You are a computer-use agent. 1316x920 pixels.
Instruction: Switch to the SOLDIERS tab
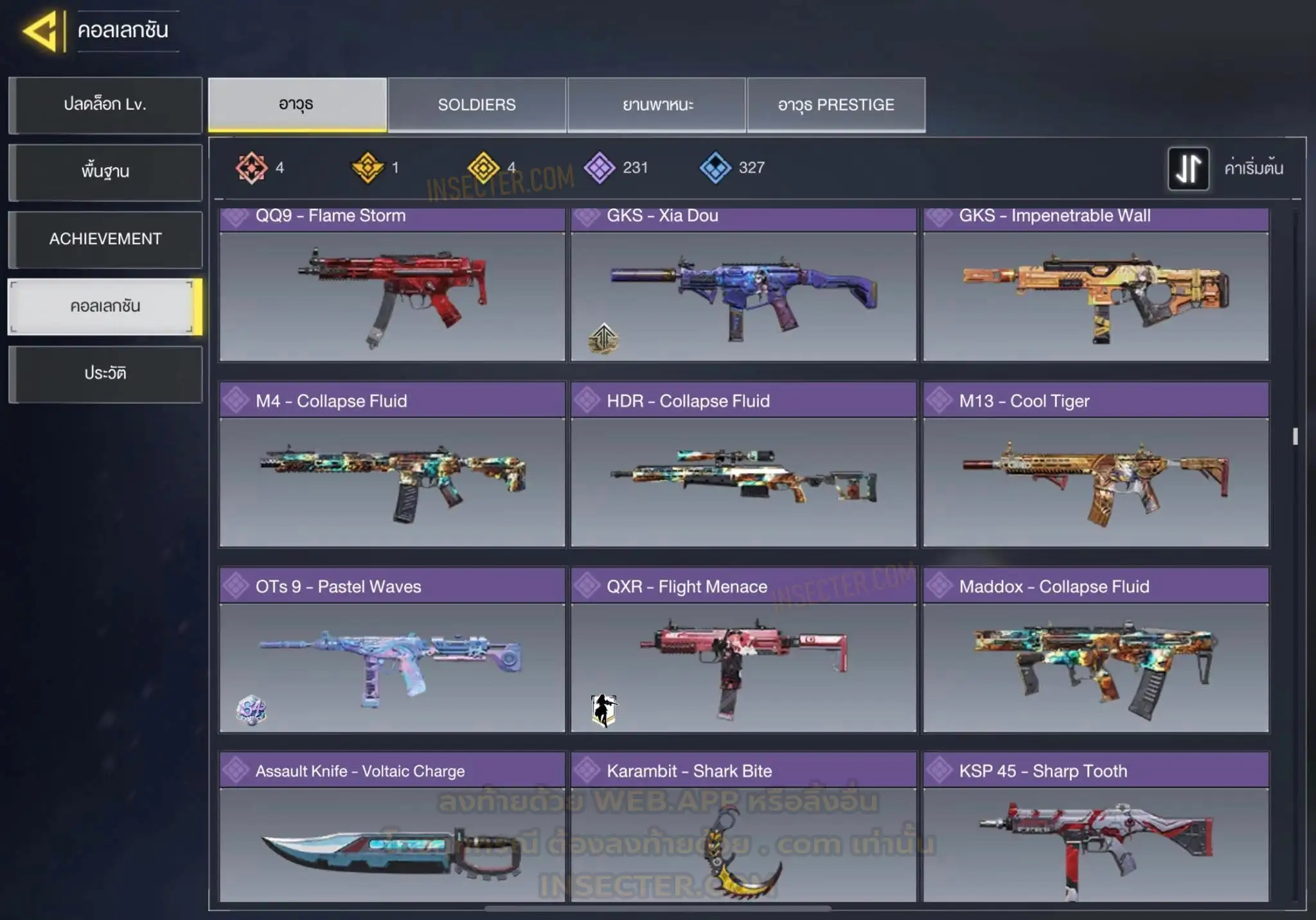pyautogui.click(x=477, y=105)
